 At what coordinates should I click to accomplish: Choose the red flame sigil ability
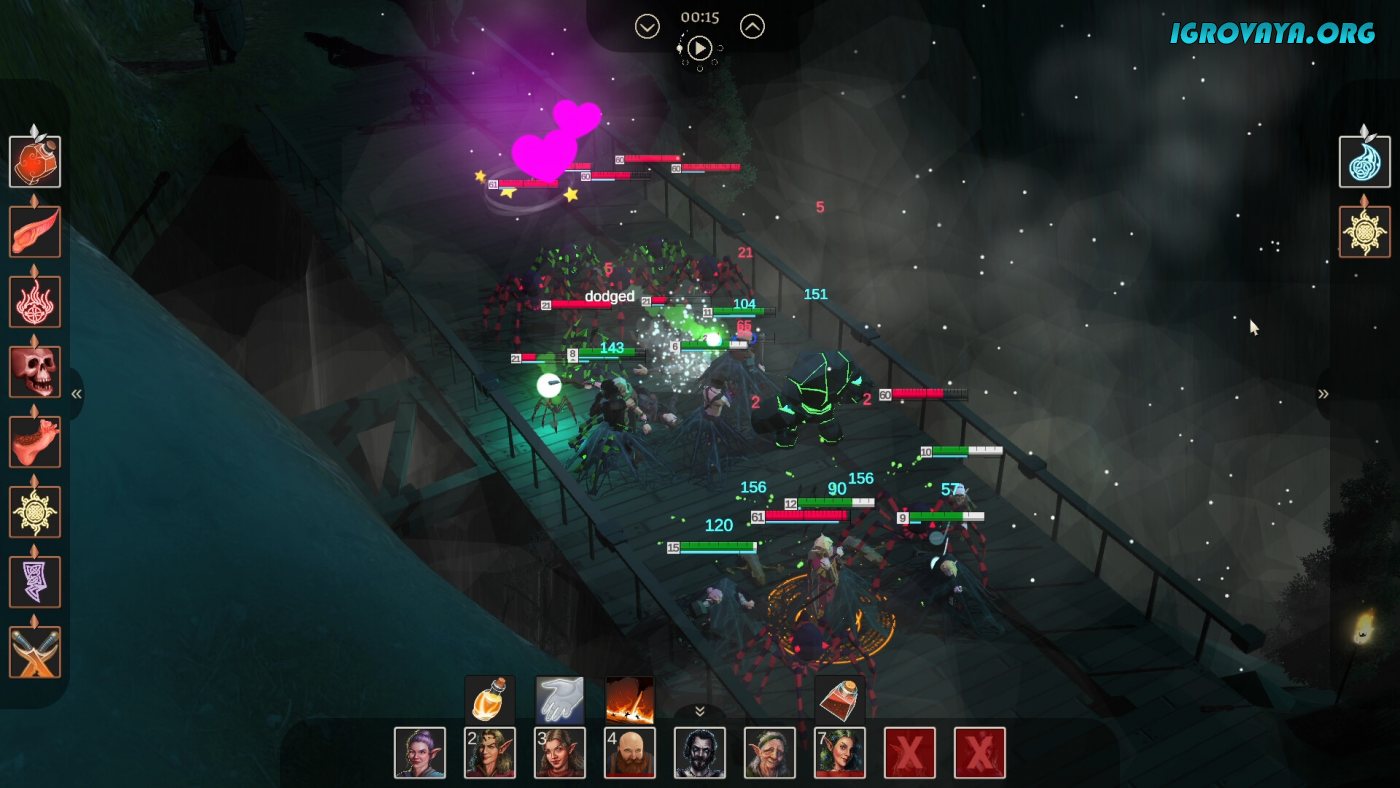click(35, 302)
